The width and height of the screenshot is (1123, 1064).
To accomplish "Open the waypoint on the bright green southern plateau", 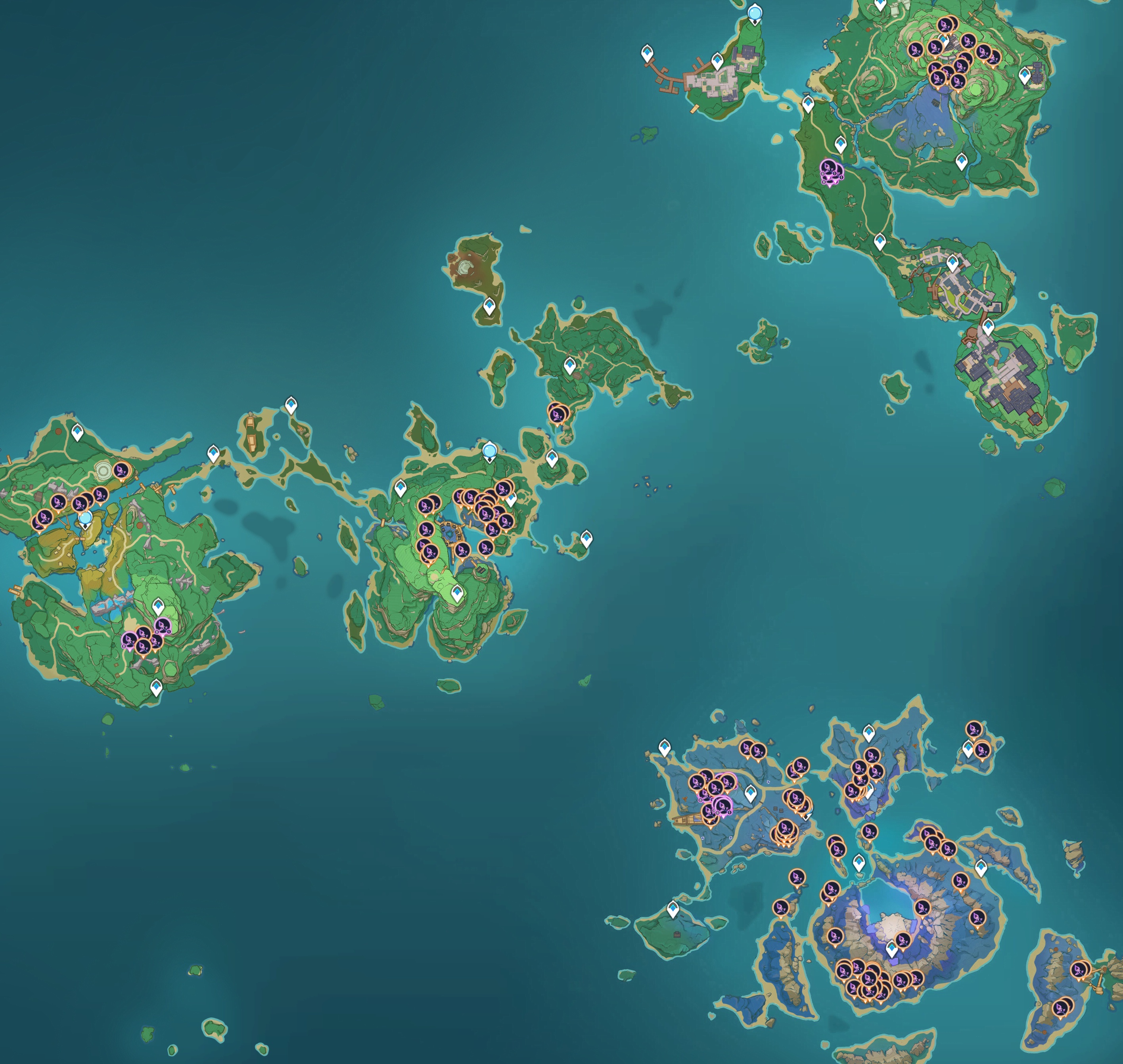I will pos(457,594).
